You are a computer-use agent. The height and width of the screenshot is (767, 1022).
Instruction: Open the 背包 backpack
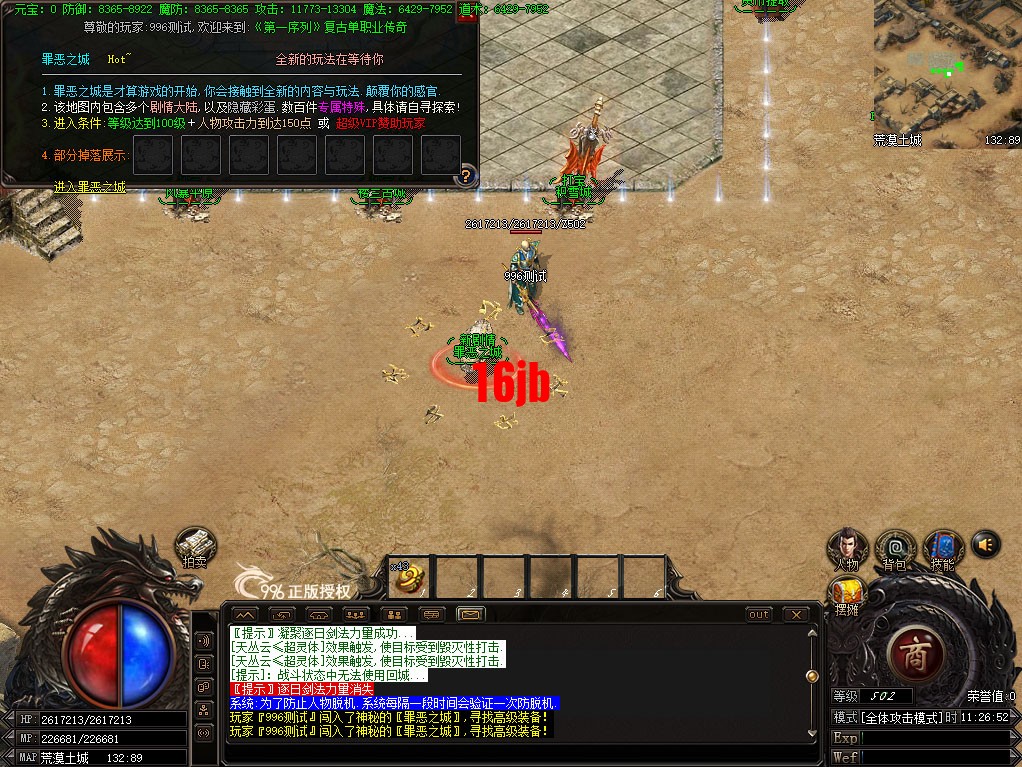(894, 547)
